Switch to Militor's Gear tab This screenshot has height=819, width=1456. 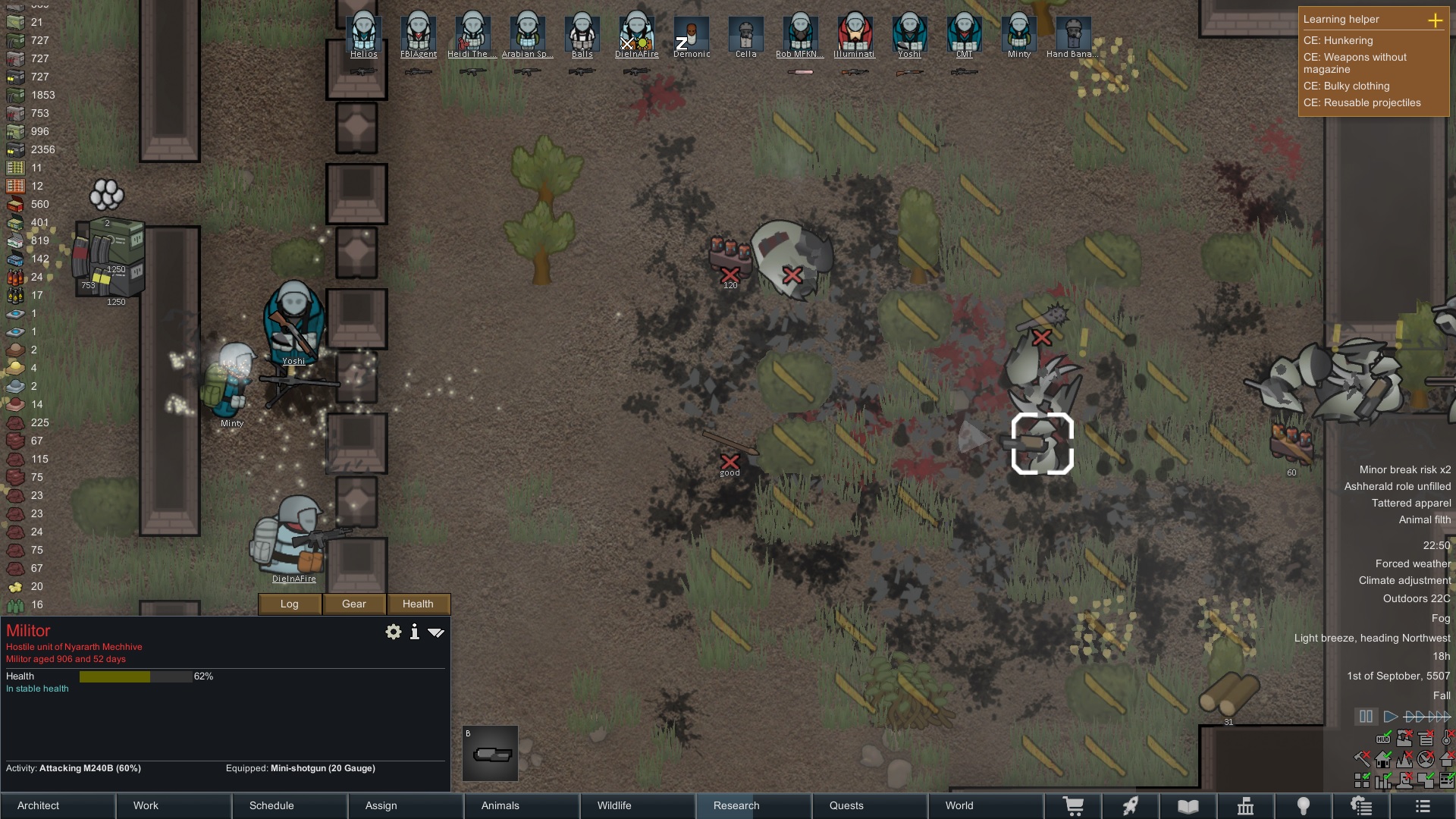[353, 604]
